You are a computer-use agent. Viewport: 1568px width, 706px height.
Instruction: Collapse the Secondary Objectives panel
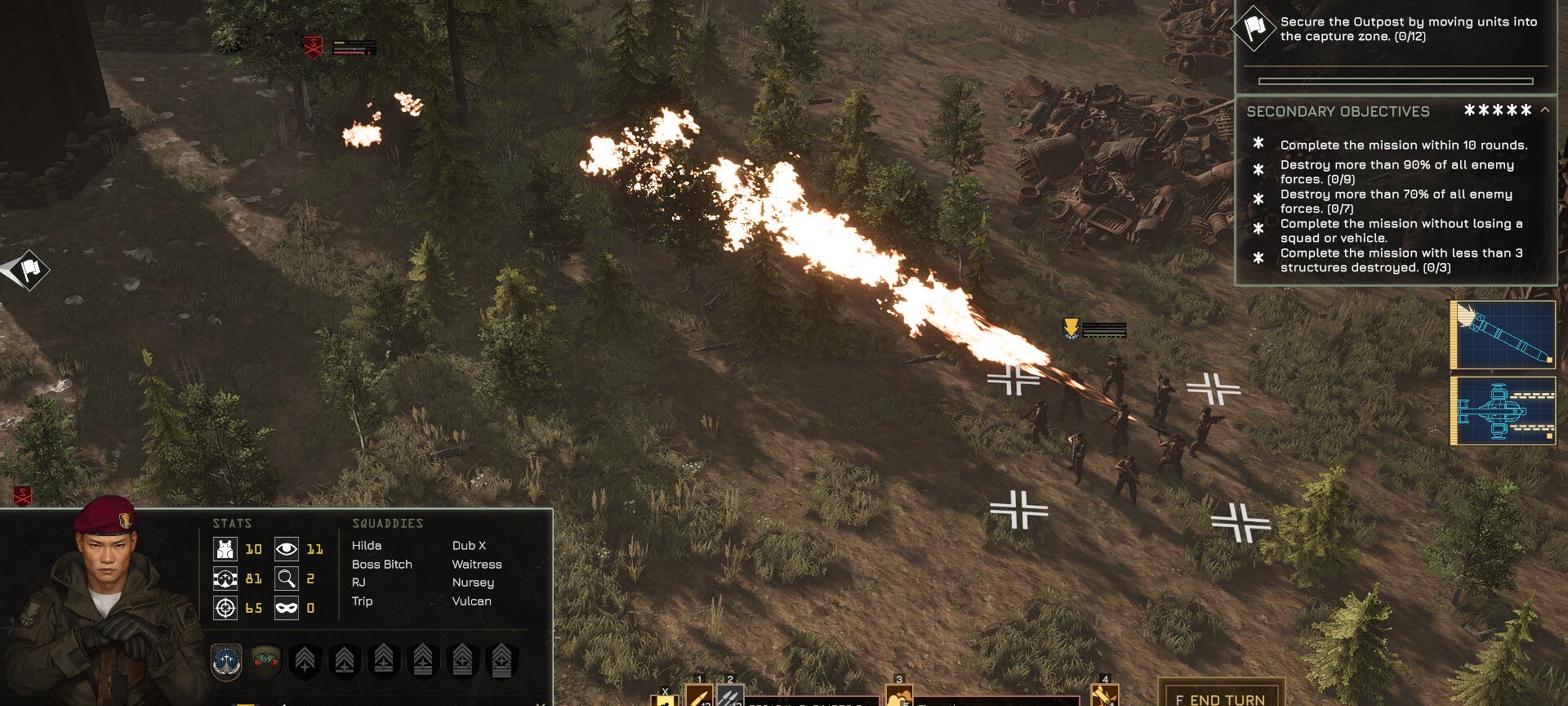click(1544, 110)
